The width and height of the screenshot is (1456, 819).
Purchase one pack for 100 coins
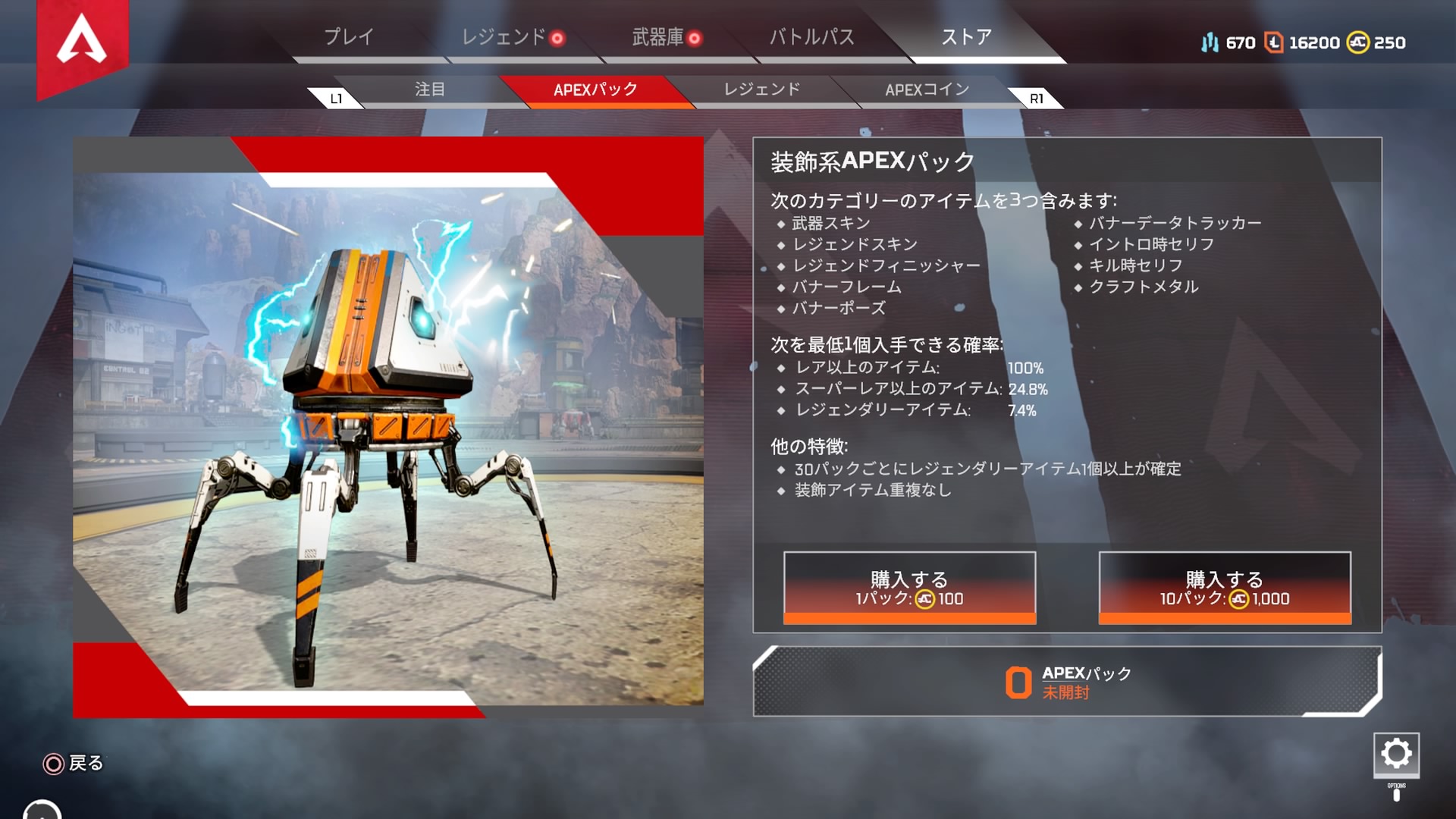[908, 586]
